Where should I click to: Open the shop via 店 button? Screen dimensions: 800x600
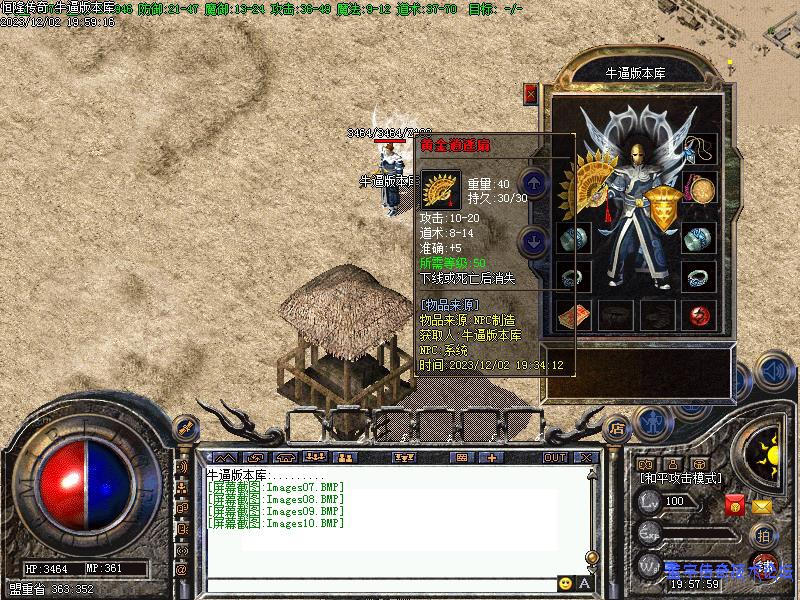(x=618, y=427)
